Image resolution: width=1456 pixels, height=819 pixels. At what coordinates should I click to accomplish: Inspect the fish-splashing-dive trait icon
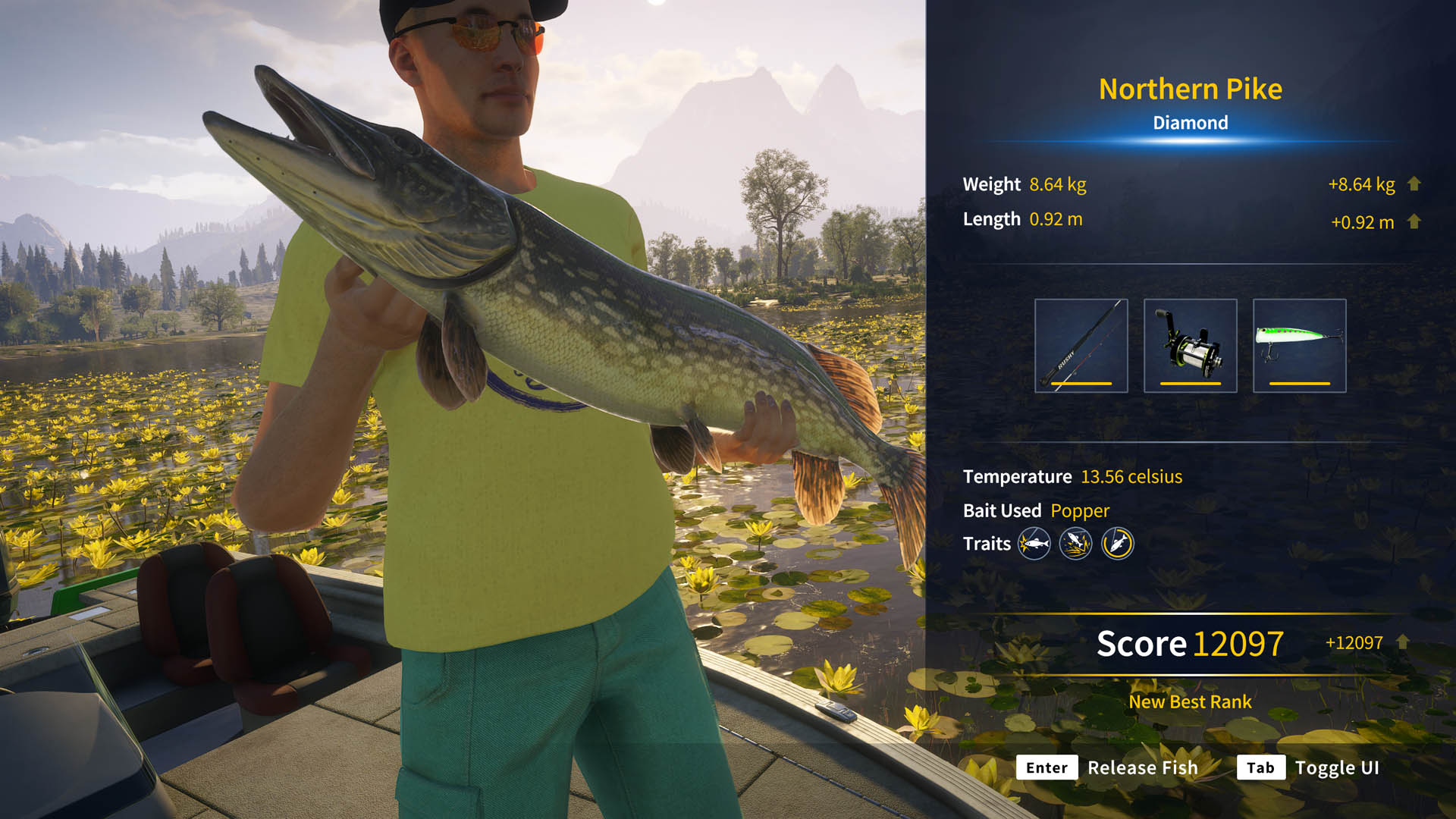pyautogui.click(x=1075, y=543)
